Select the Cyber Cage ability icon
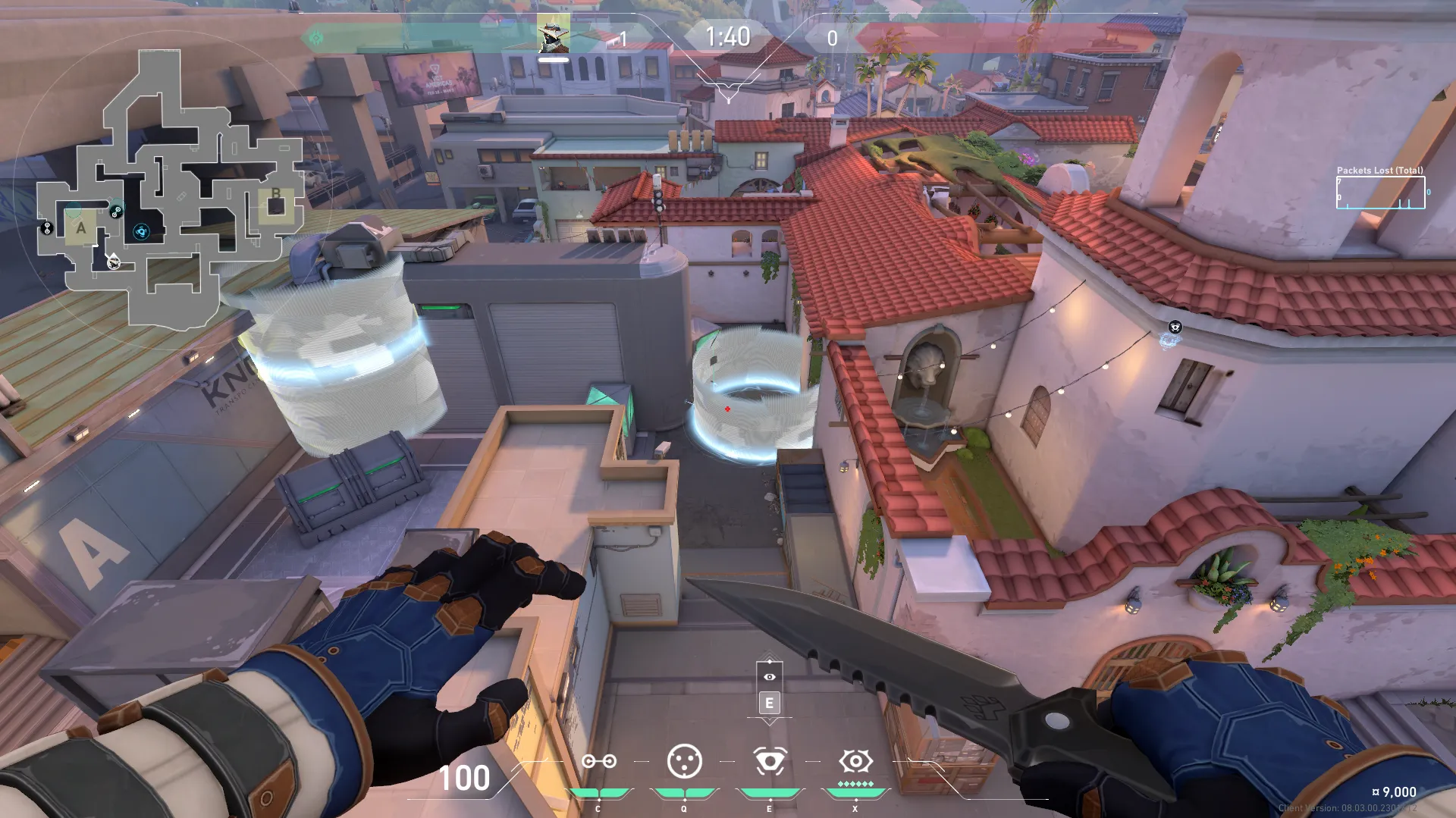This screenshot has width=1456, height=818. [684, 761]
